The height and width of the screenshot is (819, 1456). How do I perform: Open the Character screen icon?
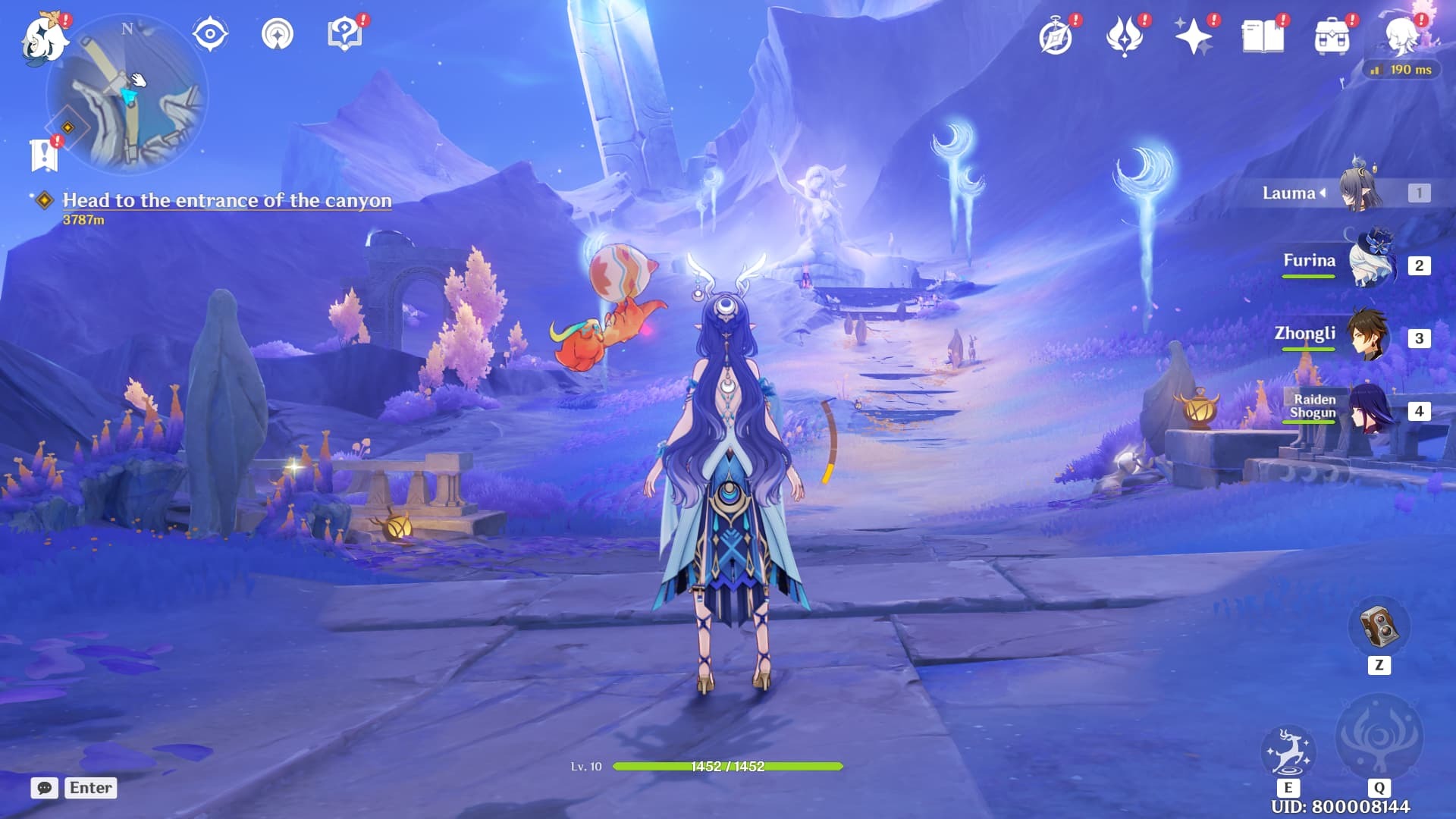[x=1401, y=36]
